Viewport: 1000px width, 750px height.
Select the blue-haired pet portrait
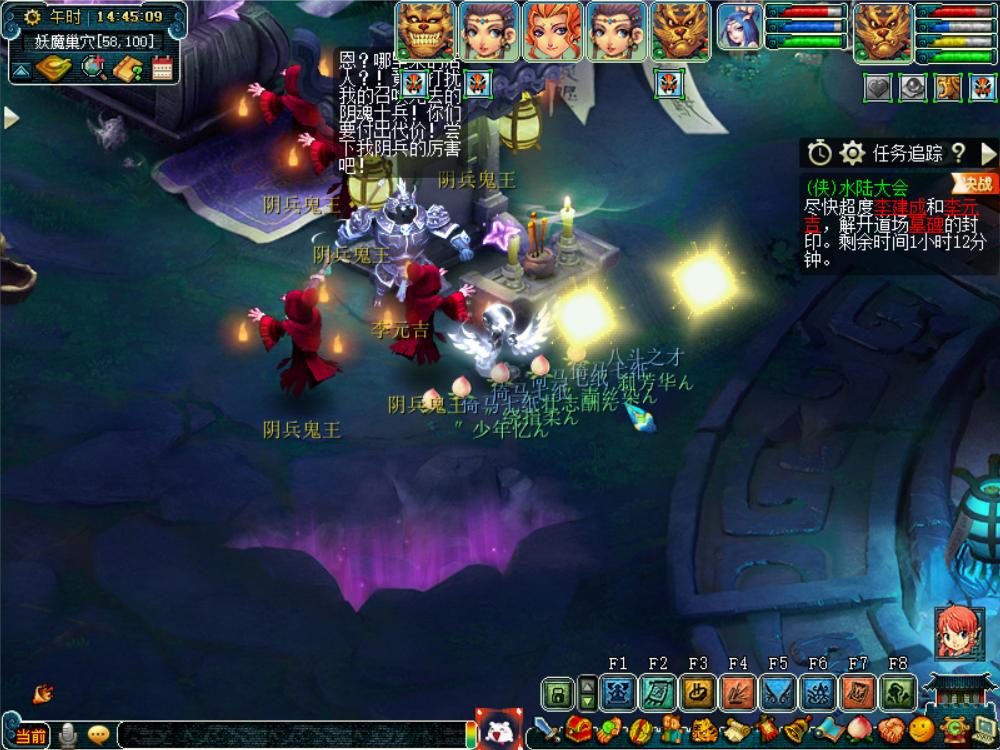[x=741, y=30]
